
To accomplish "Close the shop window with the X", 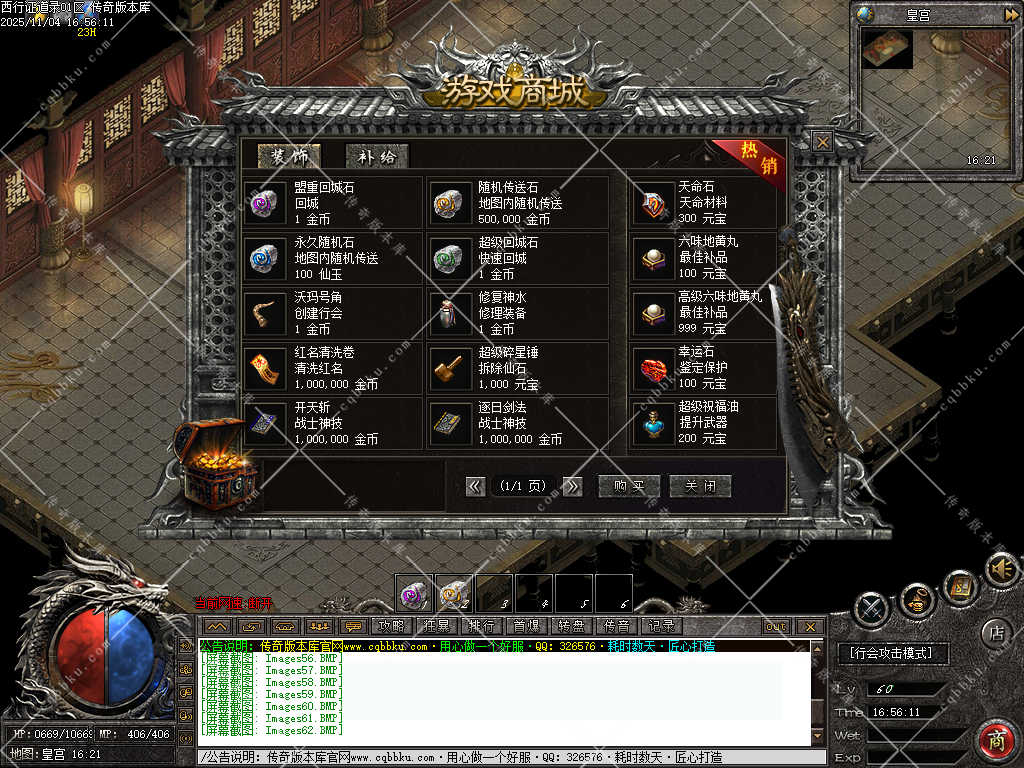I will coord(822,142).
